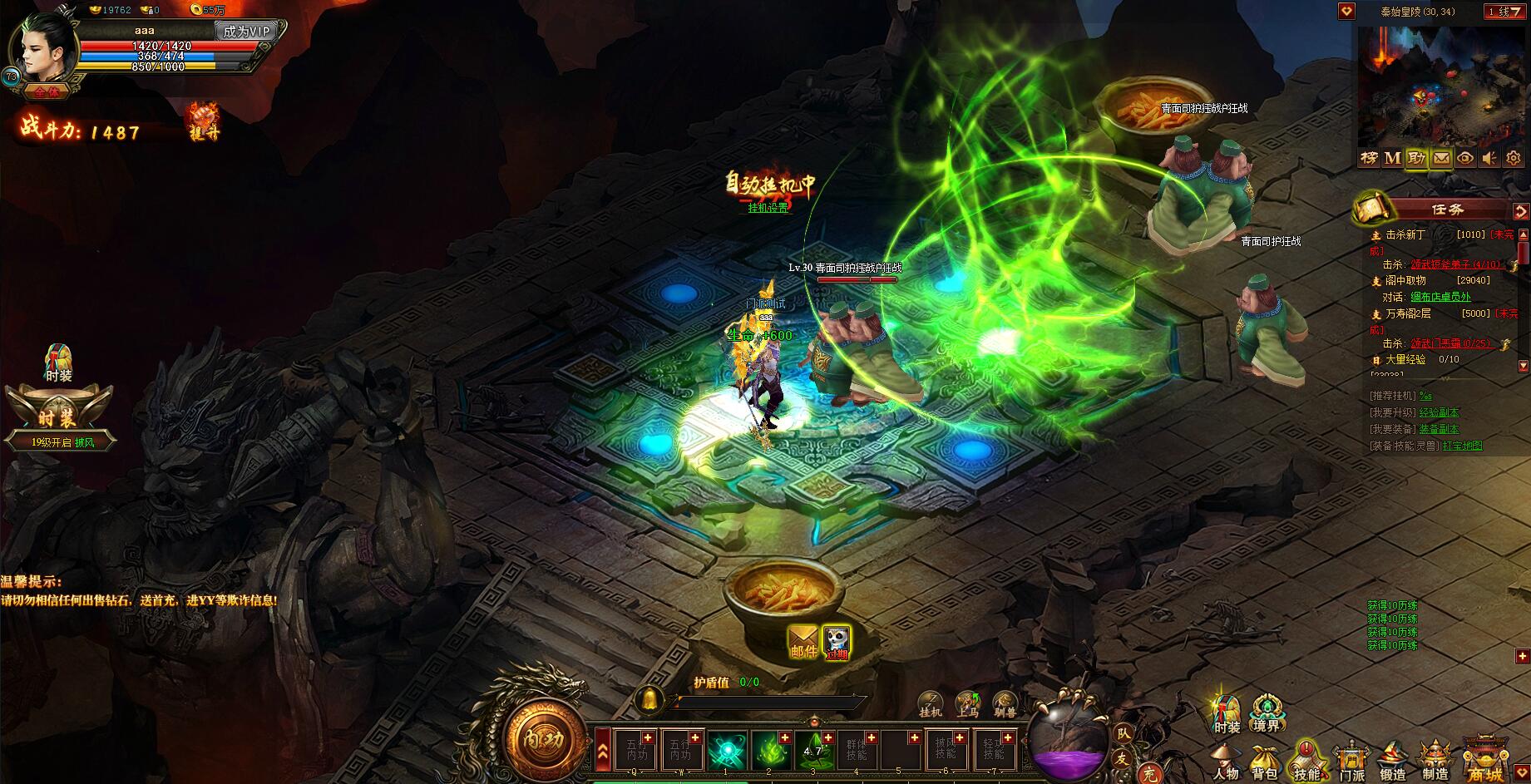Activate the green flame skill in slot 2
This screenshot has width=1531, height=784.
coord(770,751)
